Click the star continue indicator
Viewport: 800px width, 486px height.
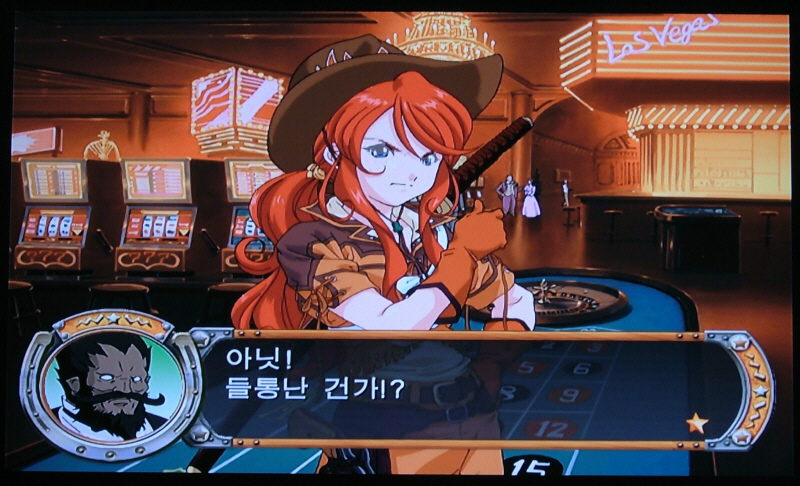coord(697,423)
